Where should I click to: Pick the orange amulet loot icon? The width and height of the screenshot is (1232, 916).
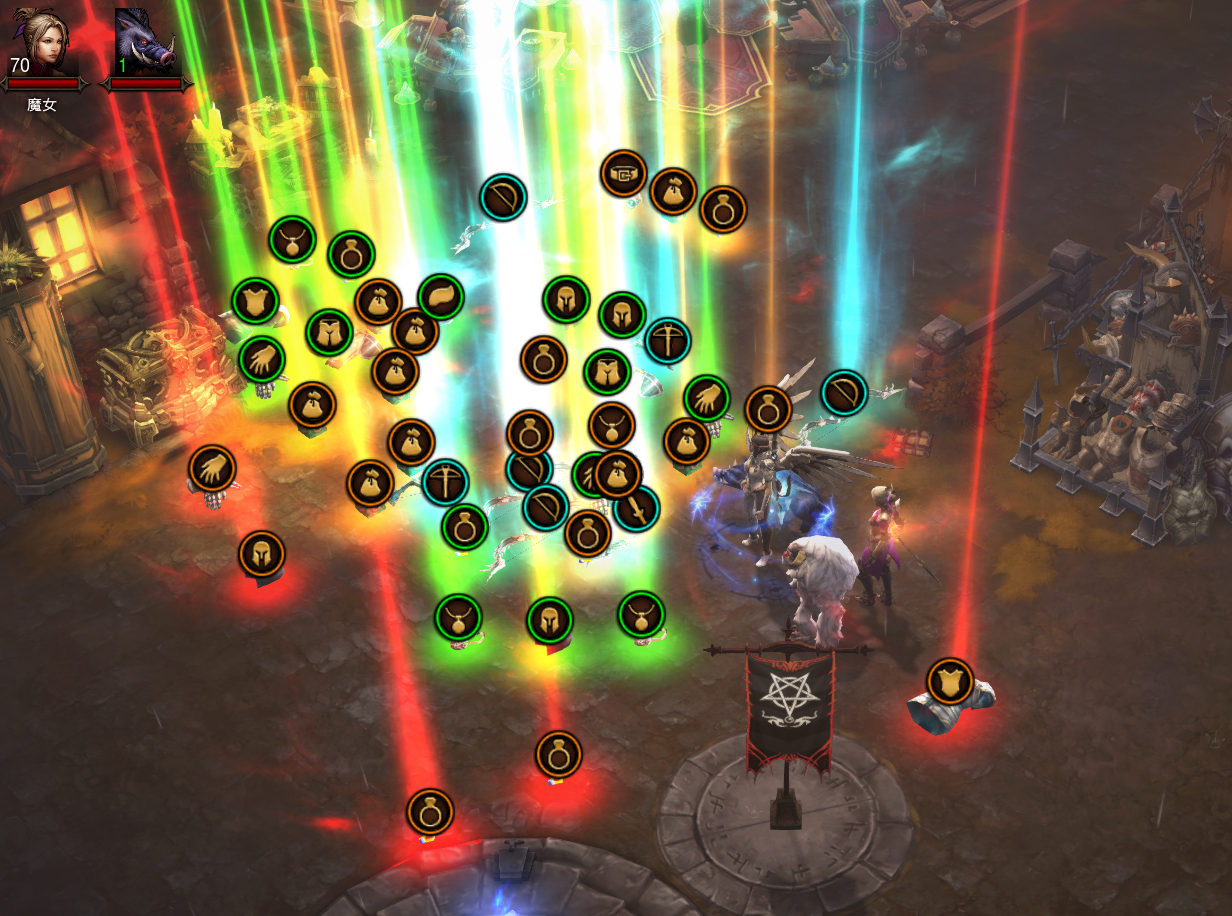point(612,426)
